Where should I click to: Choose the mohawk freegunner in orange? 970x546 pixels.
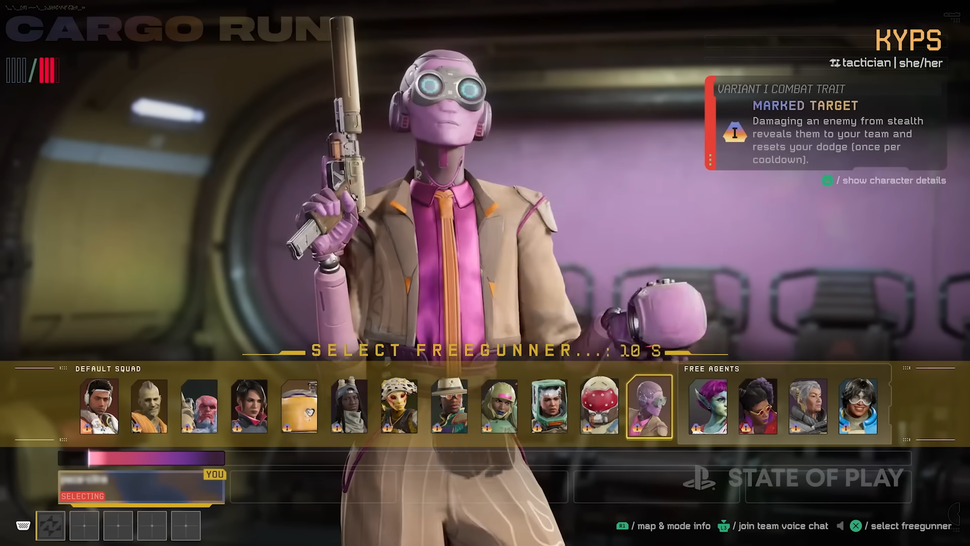click(x=149, y=406)
